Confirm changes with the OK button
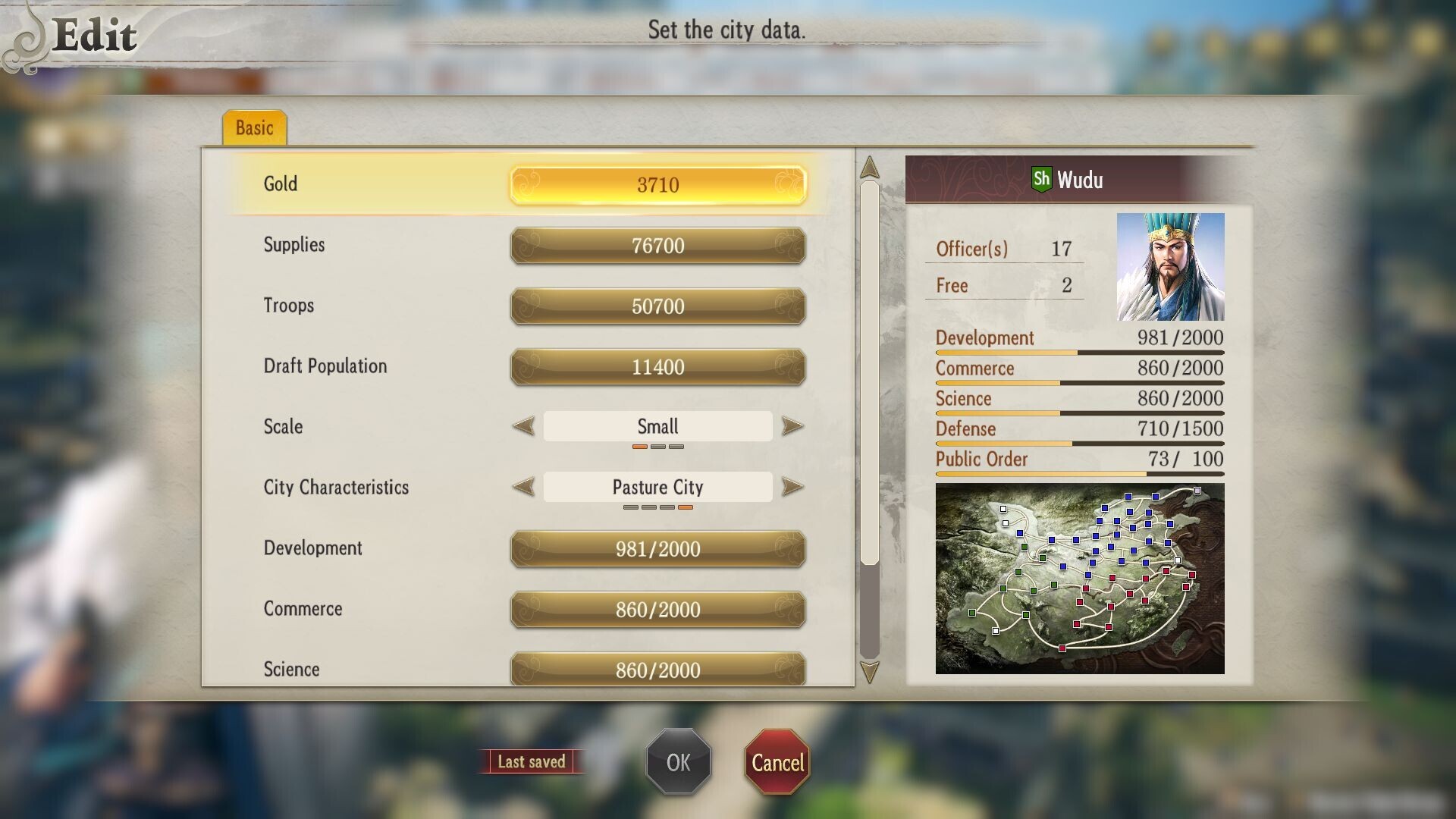The height and width of the screenshot is (819, 1456). click(x=678, y=761)
